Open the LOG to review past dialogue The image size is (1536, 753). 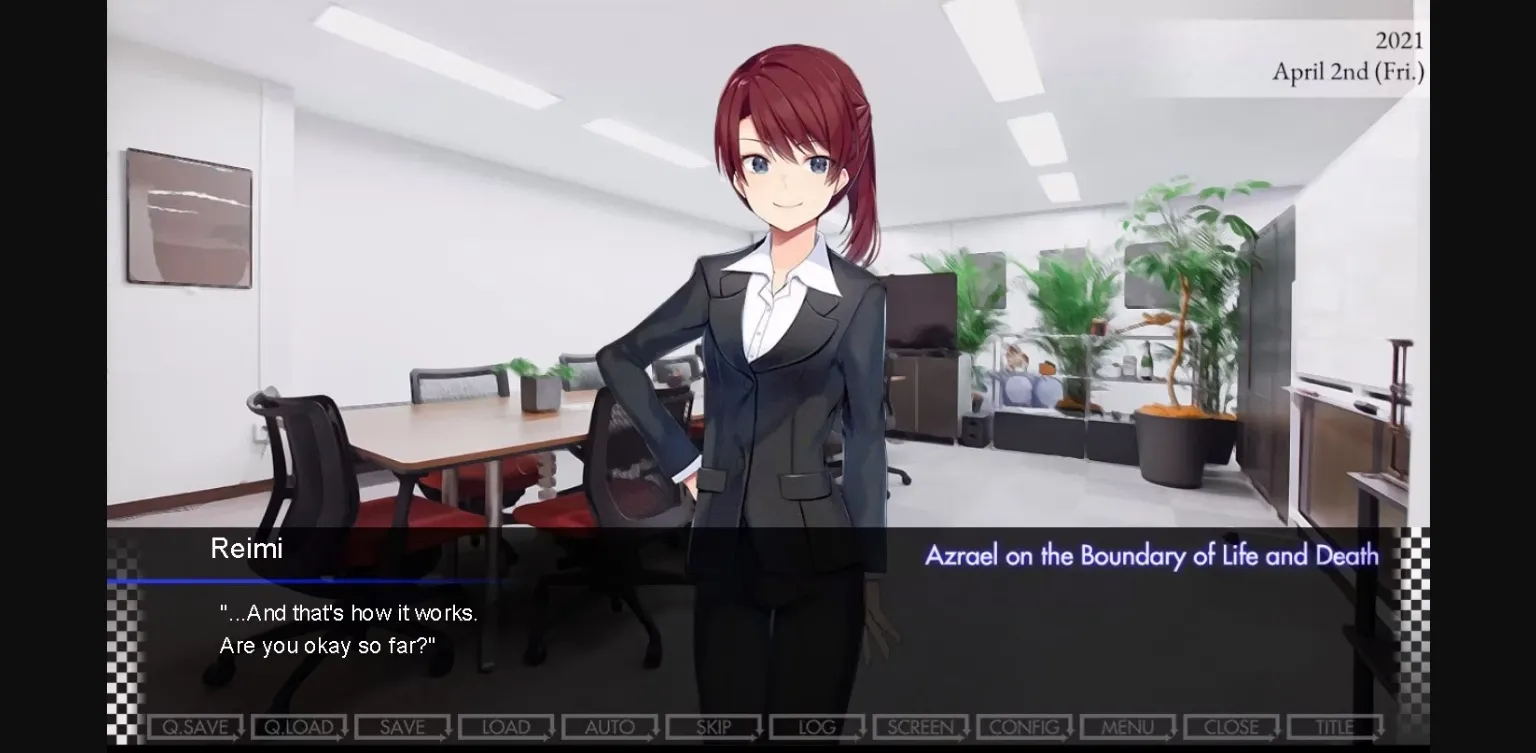point(816,727)
